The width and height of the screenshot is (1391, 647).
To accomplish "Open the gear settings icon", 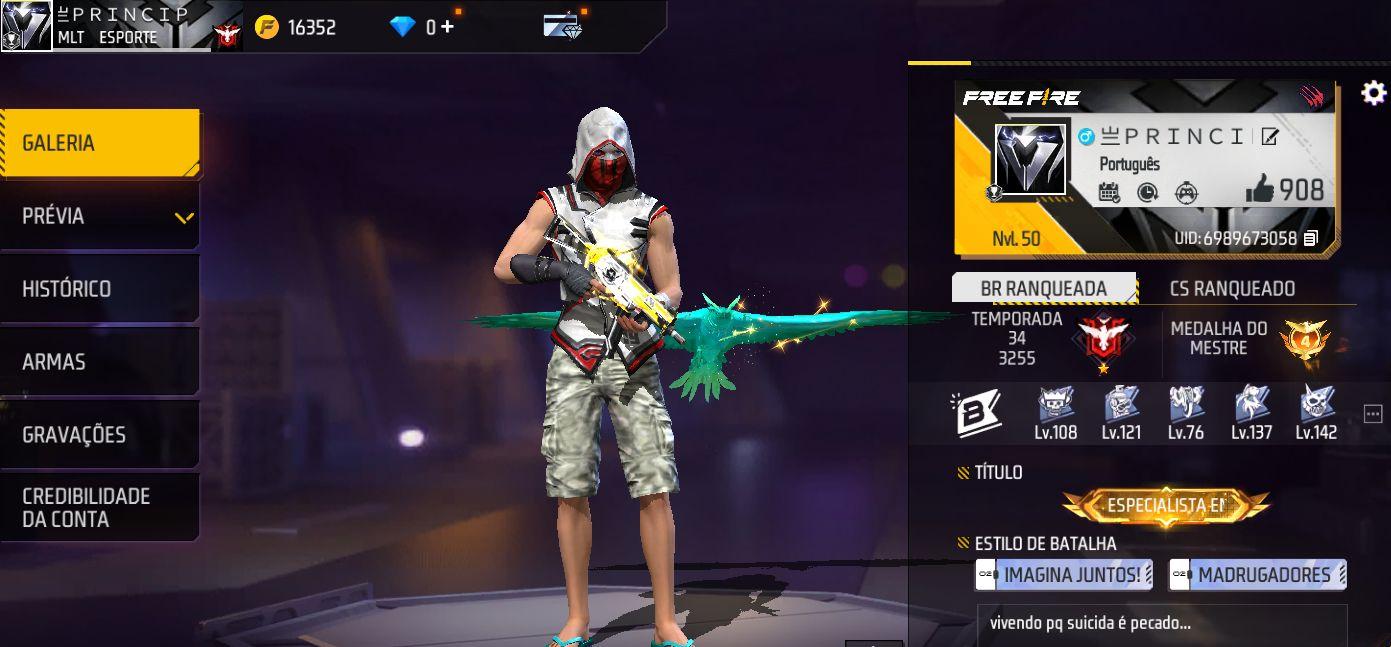I will coord(1374,94).
